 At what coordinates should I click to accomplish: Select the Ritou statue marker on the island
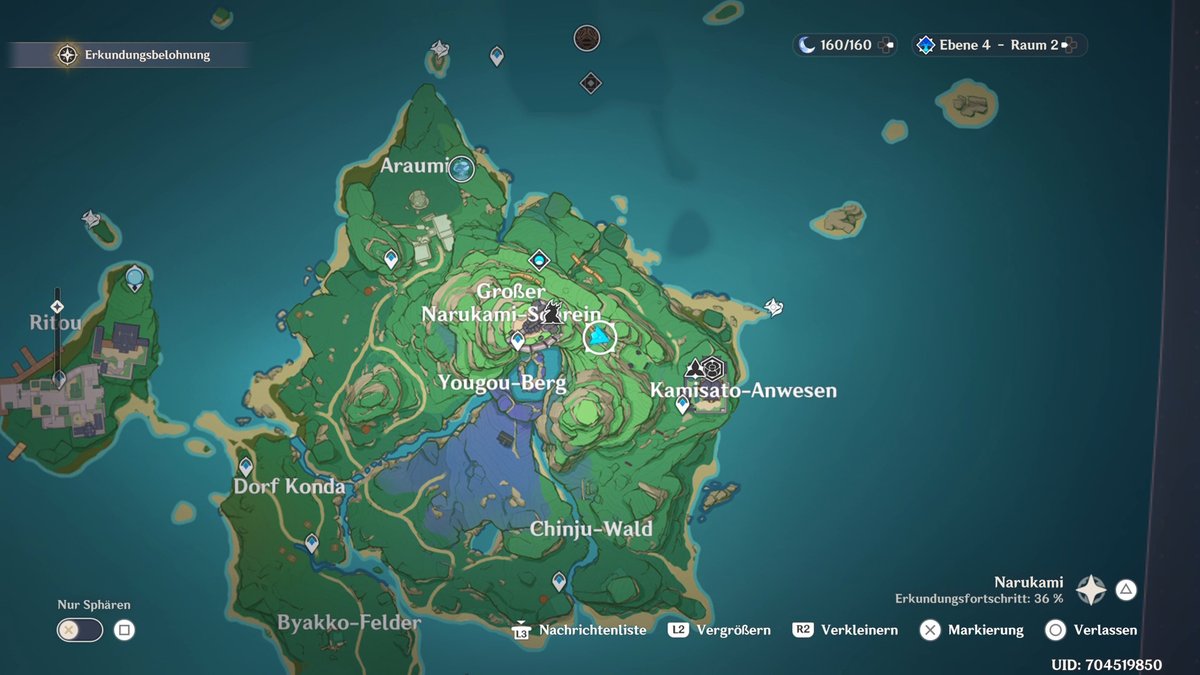(135, 277)
